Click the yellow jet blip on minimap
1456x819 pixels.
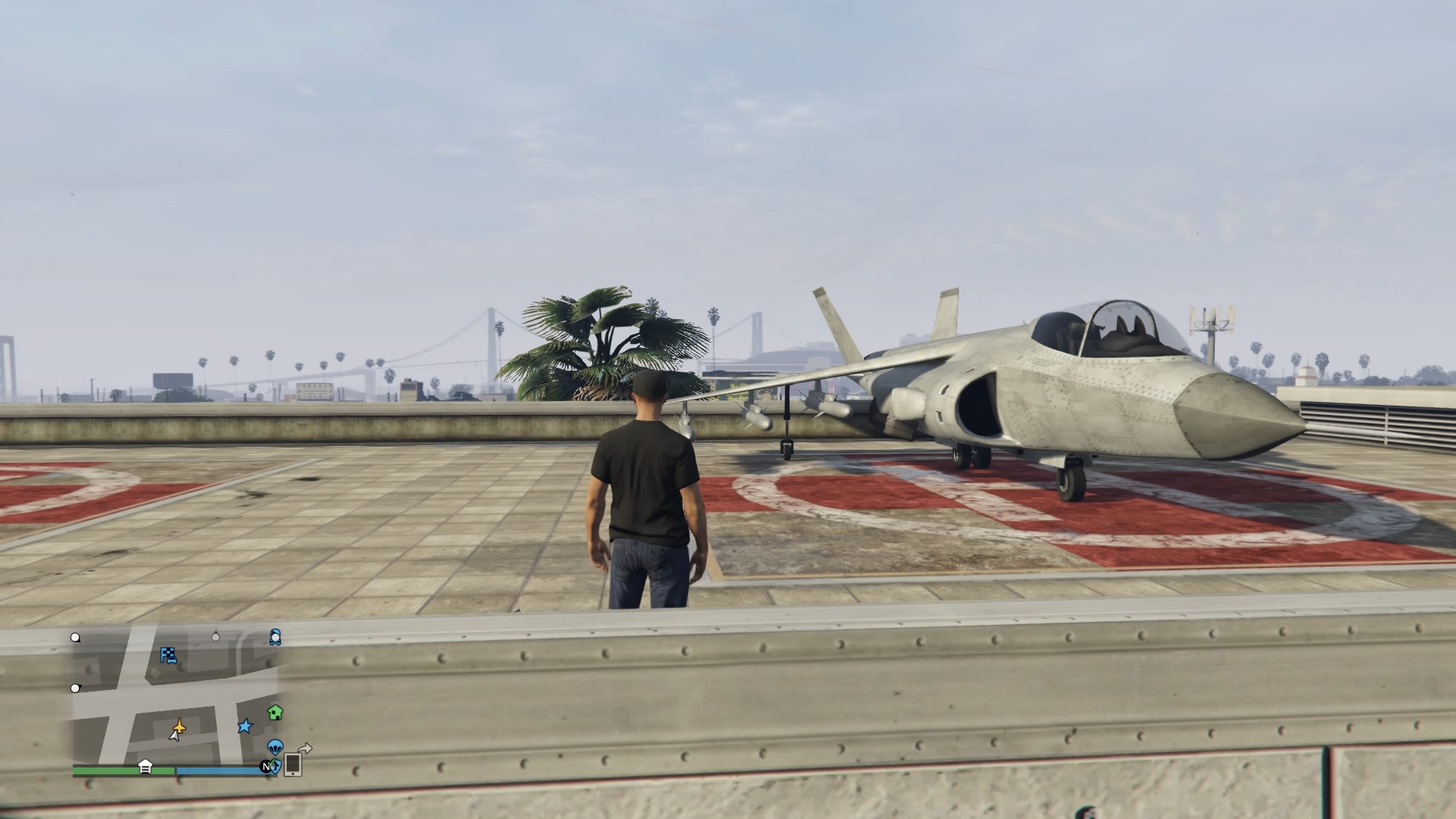click(180, 724)
